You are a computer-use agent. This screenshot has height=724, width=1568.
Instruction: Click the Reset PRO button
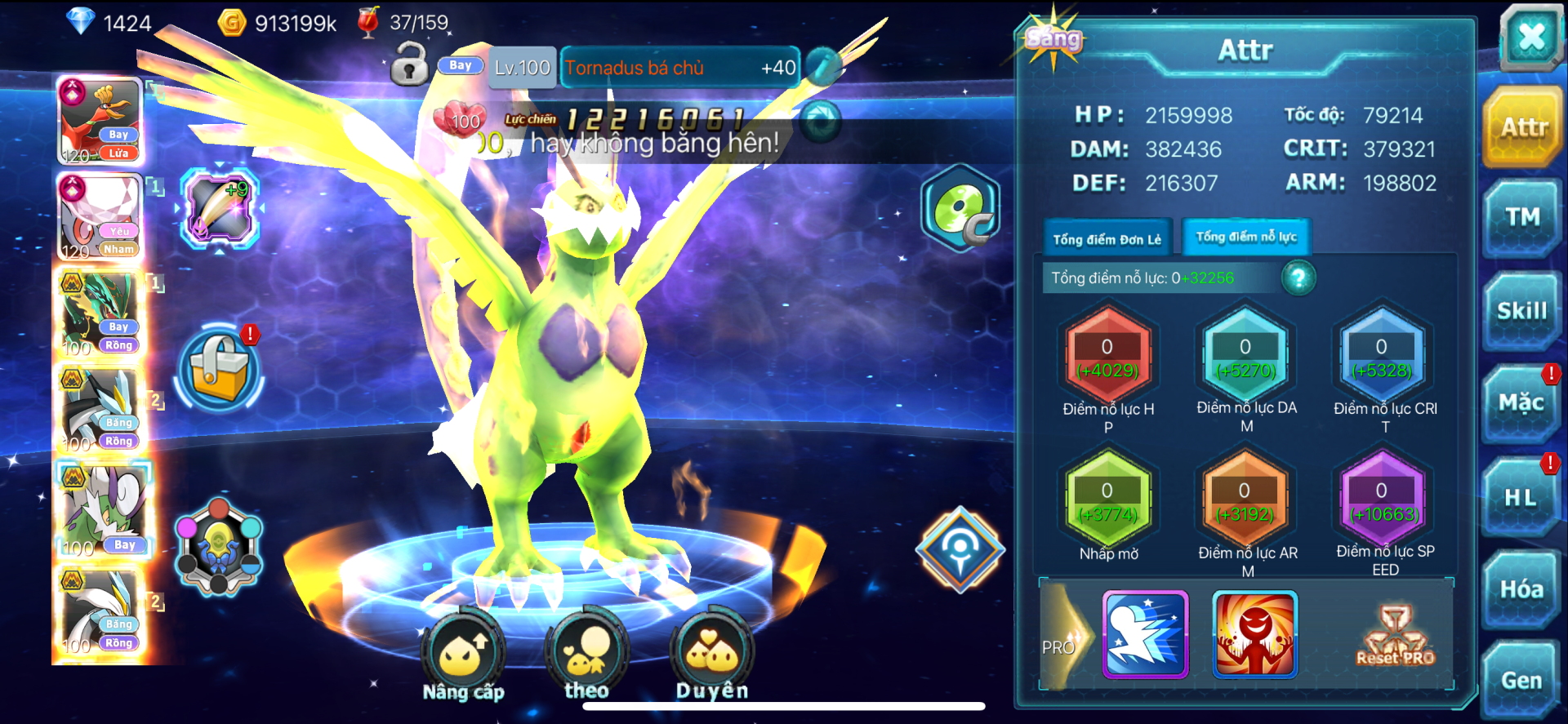(1395, 637)
